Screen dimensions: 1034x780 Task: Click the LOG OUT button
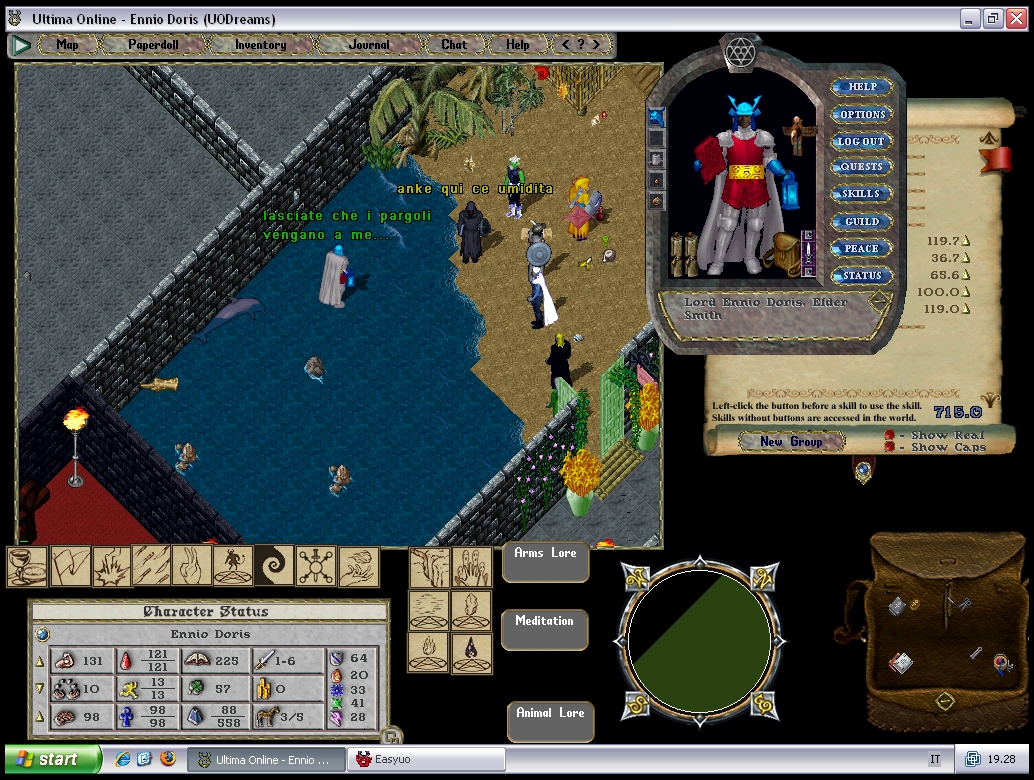tap(861, 142)
